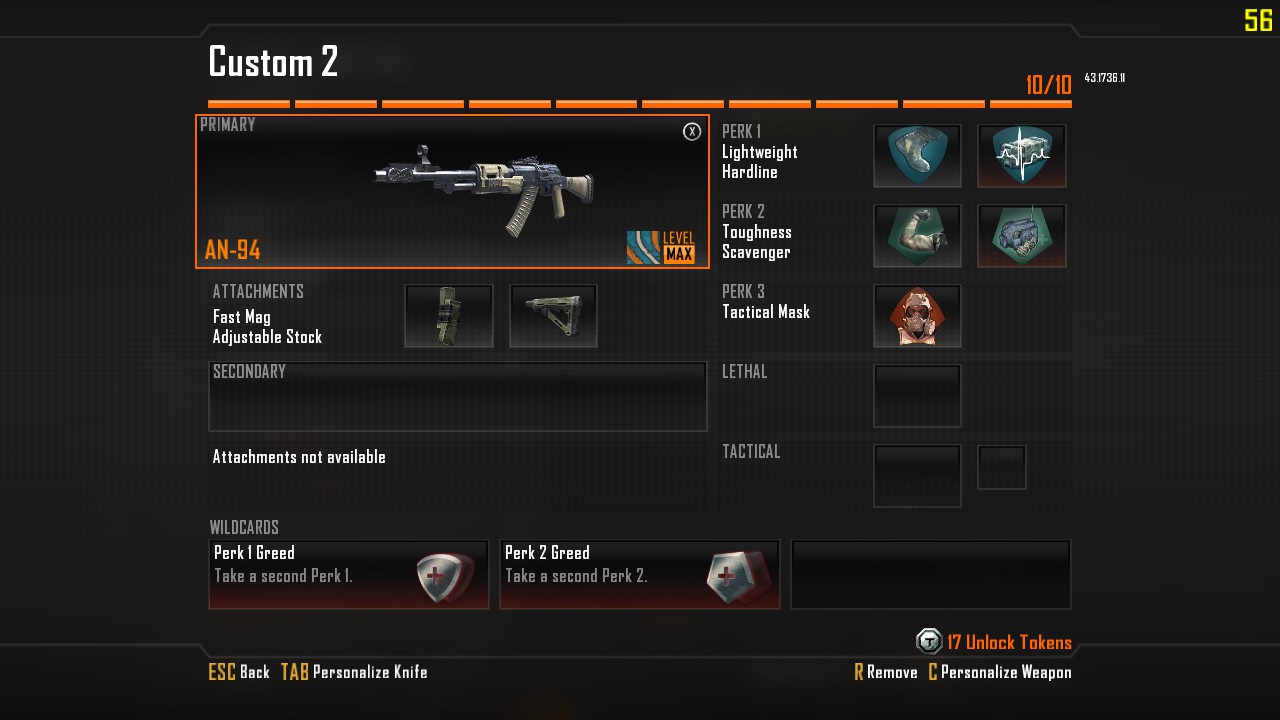
Task: Choose the Hardline perk icon
Action: pos(1021,156)
